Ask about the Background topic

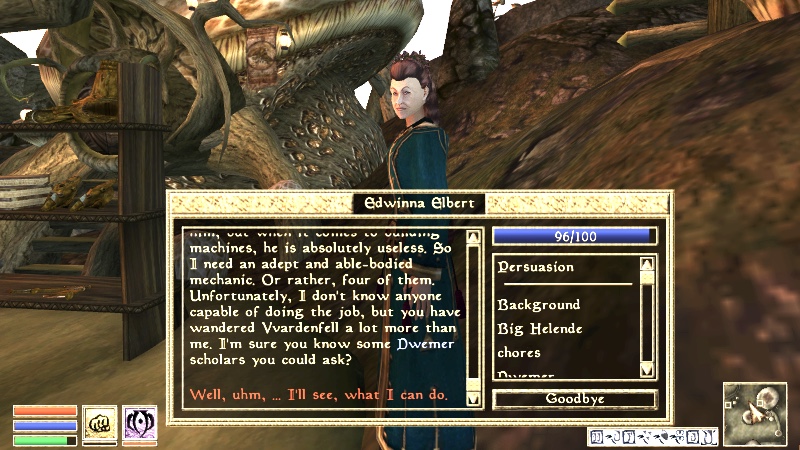pos(538,304)
